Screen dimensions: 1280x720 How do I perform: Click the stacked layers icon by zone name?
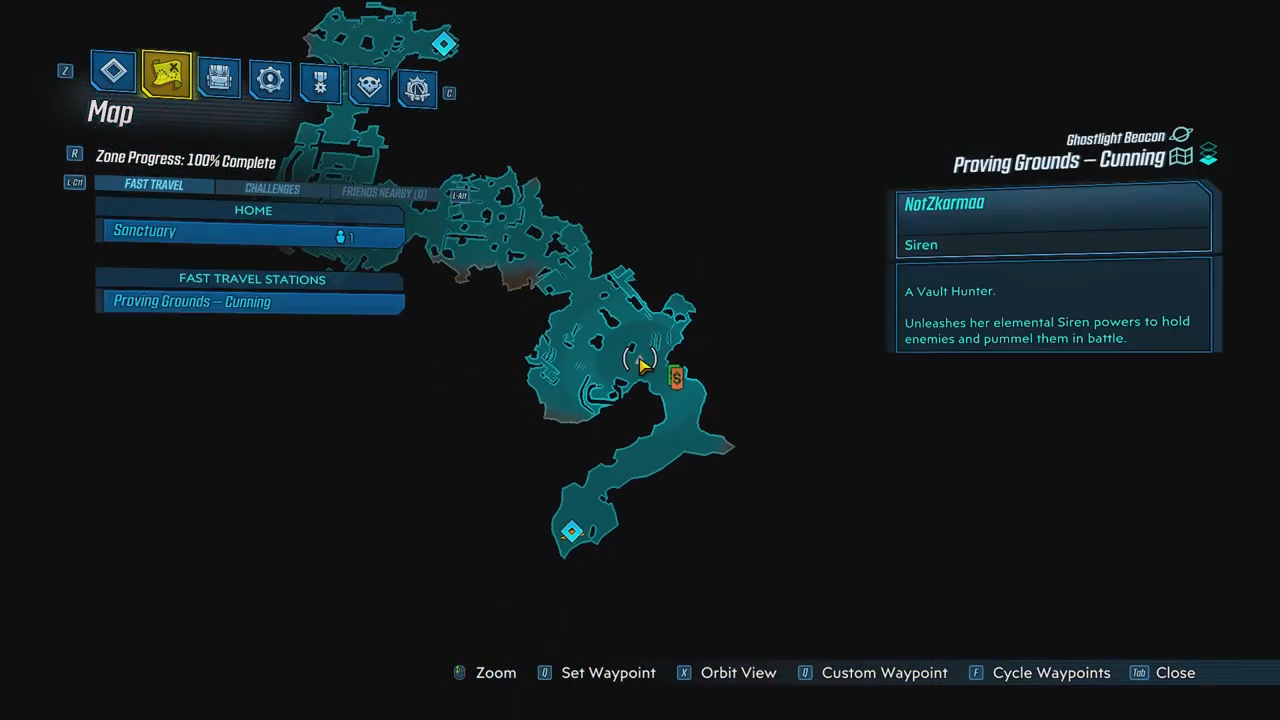pyautogui.click(x=1208, y=155)
